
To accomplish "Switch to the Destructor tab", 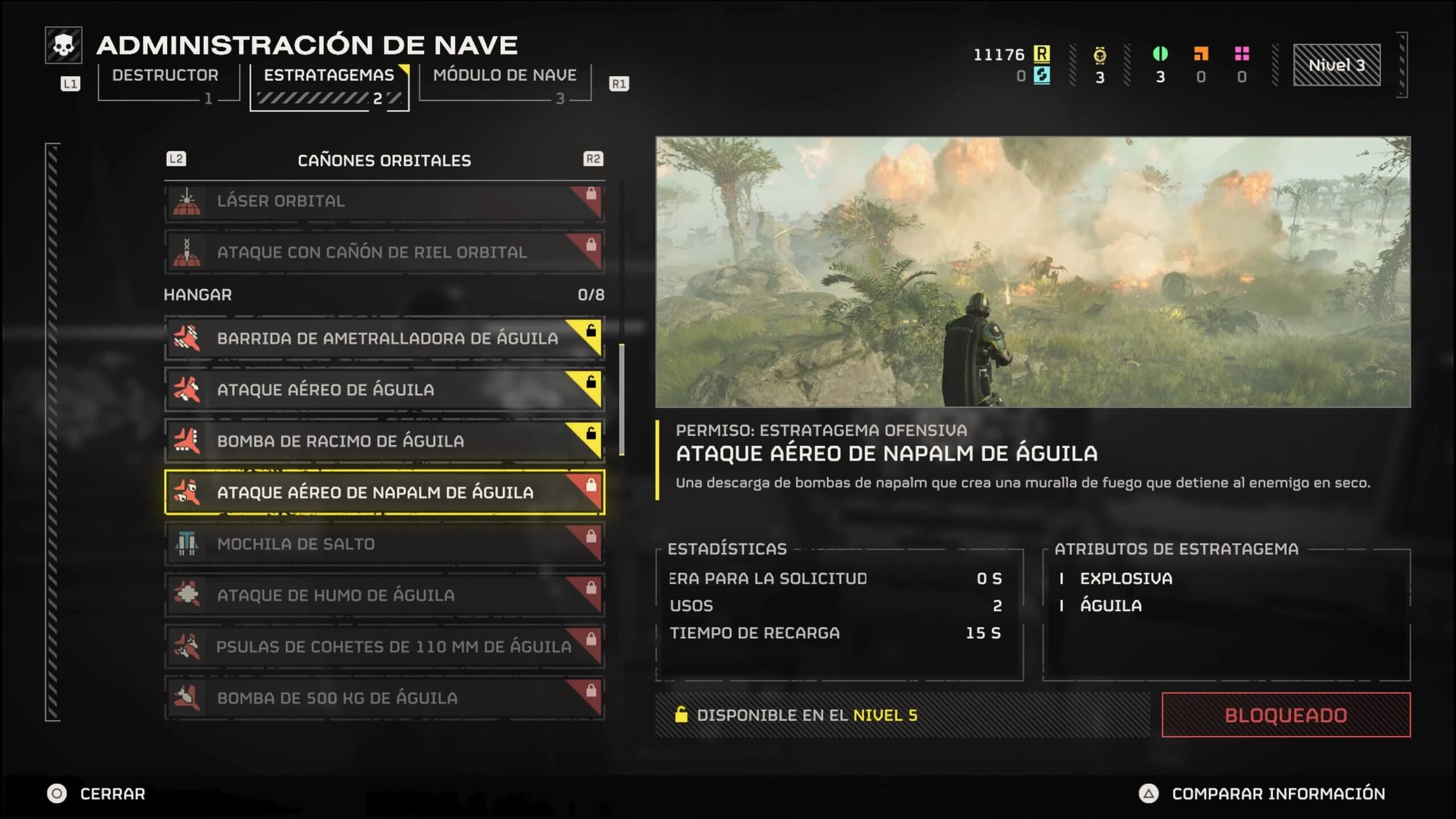I will (x=166, y=76).
